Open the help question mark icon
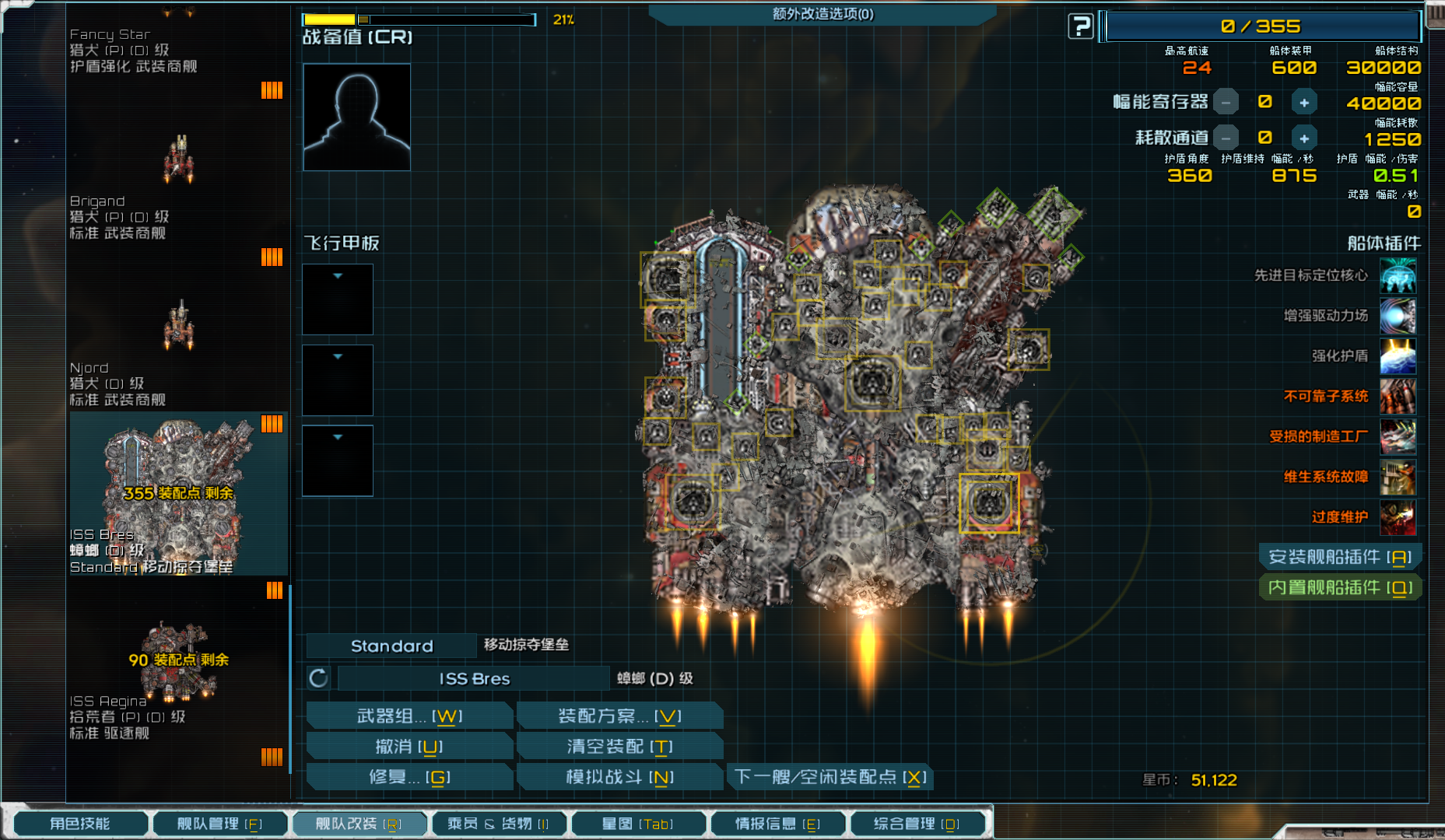Screen dimensions: 1445x840 1081,25
